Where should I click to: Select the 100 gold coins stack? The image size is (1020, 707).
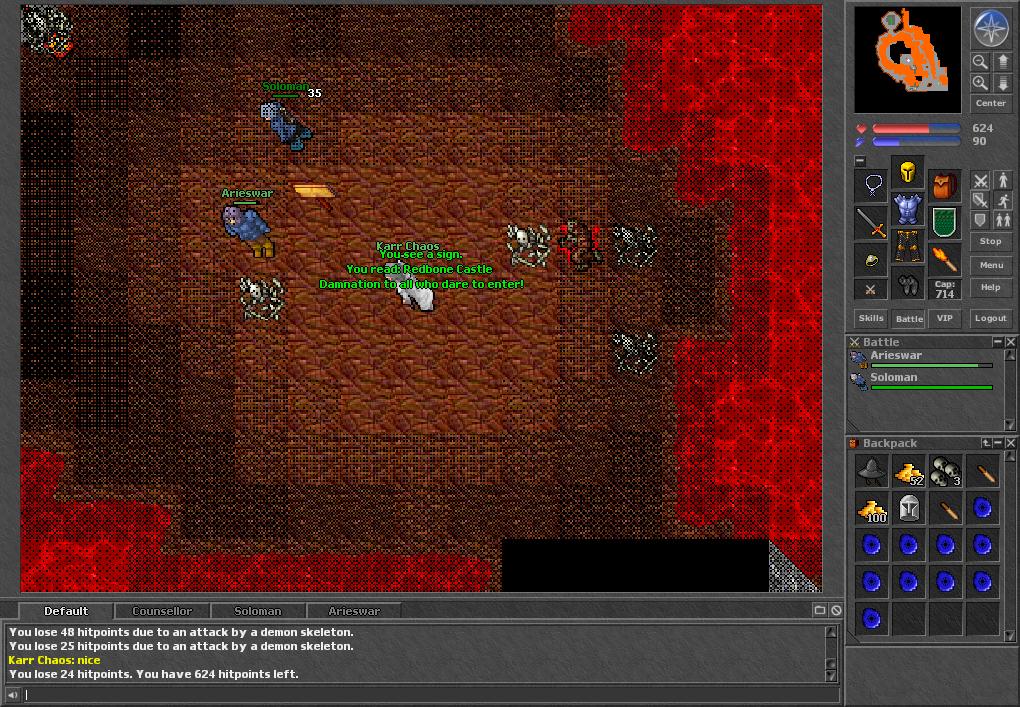873,508
